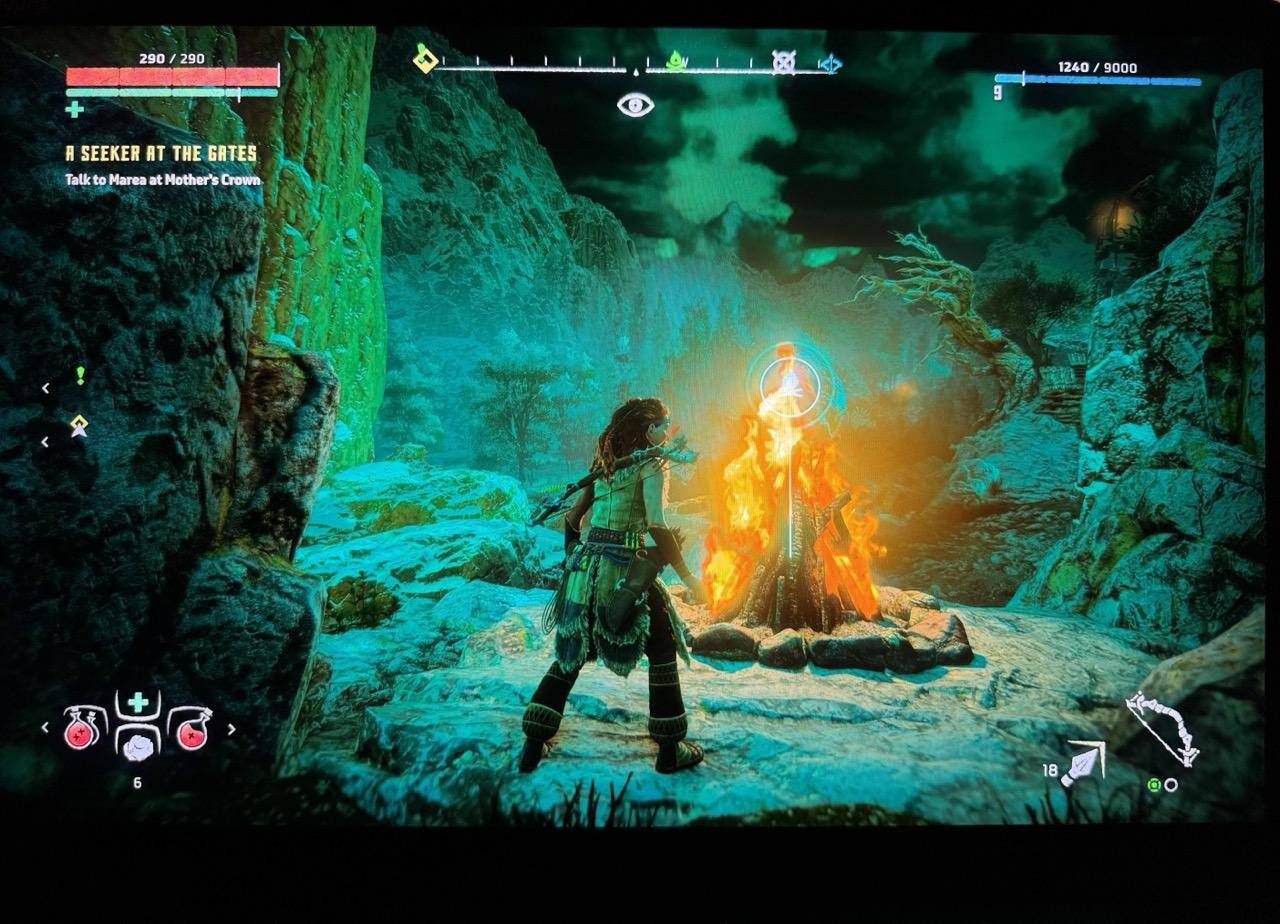The image size is (1280, 924).
Task: Choose the single red potion on the right
Action: coord(190,729)
